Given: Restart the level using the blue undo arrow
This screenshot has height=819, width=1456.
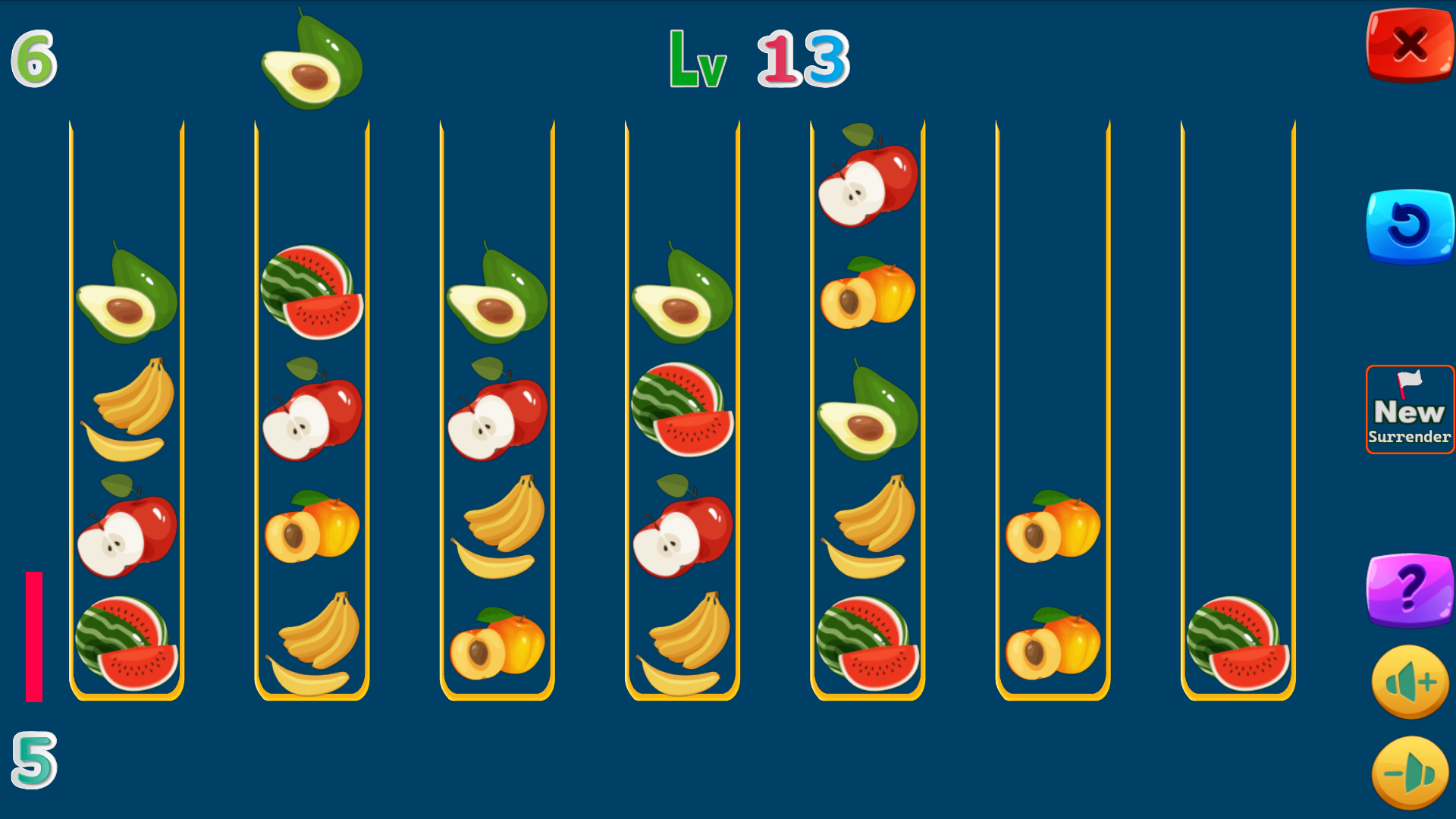Looking at the screenshot, I should (1409, 224).
